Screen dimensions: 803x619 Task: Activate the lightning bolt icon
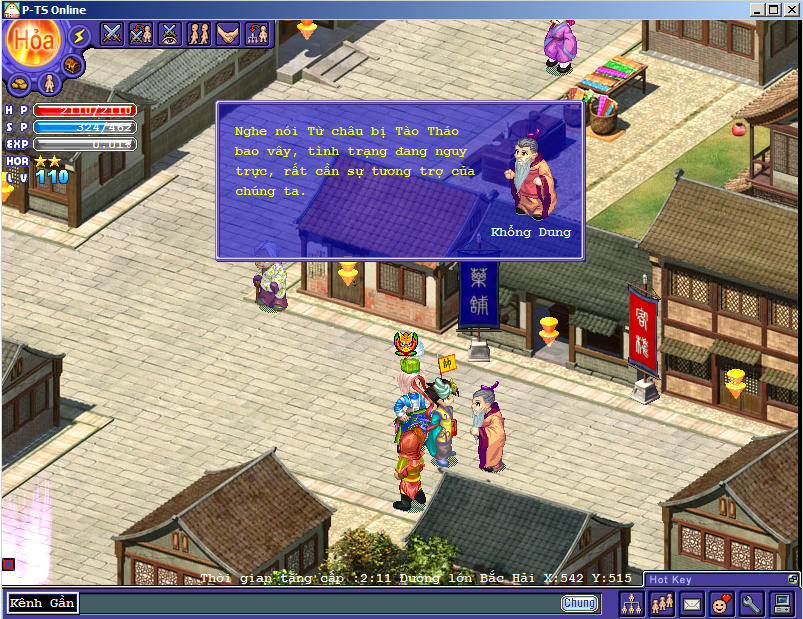click(79, 37)
